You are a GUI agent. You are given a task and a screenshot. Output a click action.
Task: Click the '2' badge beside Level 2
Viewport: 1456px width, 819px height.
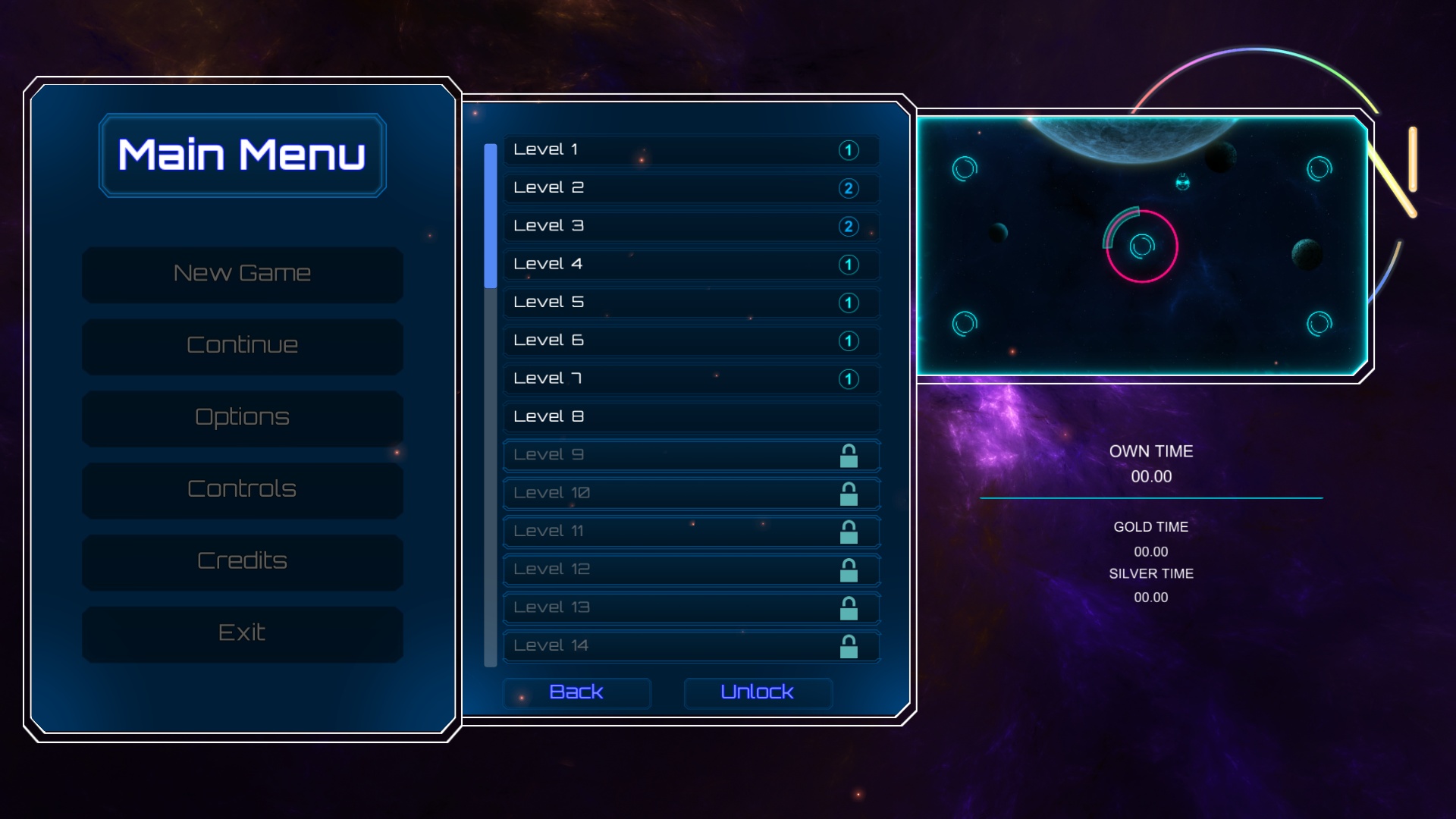click(847, 188)
